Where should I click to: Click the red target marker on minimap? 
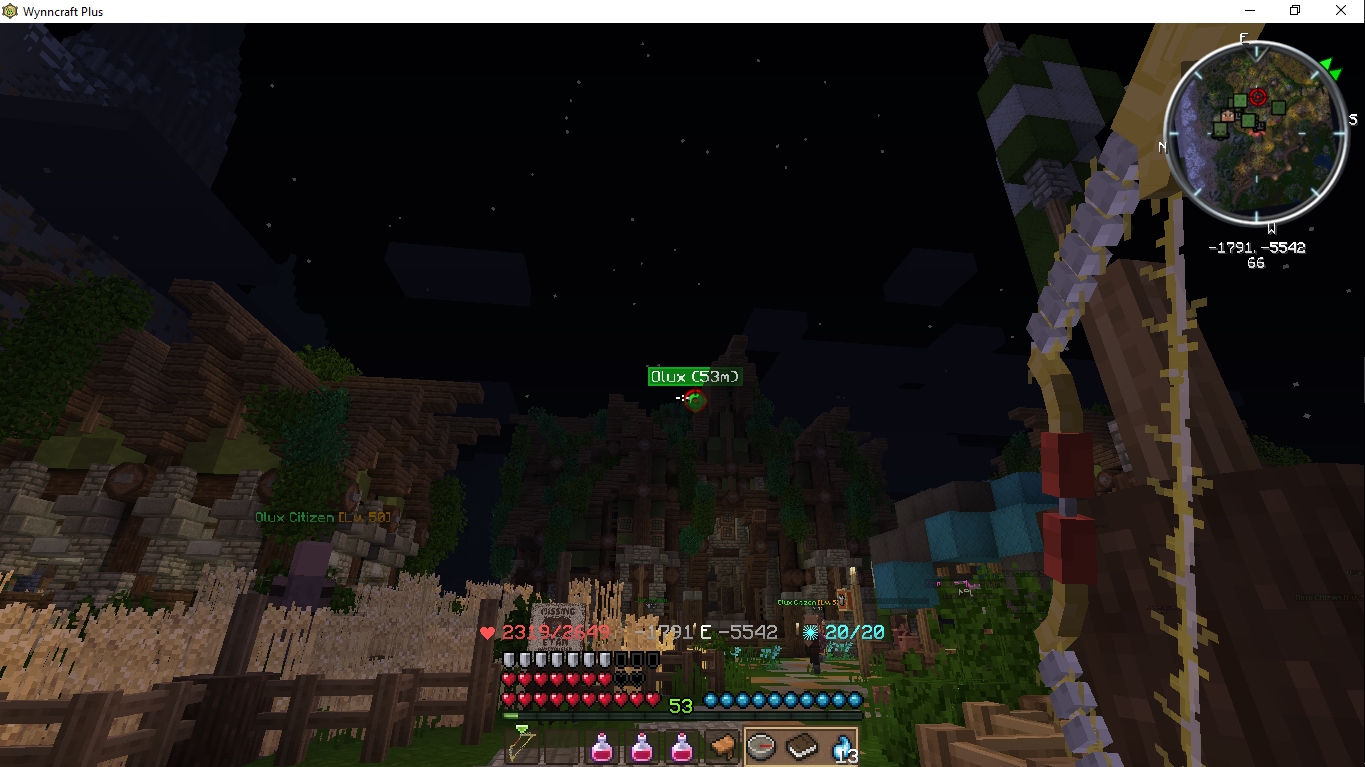[x=1258, y=97]
